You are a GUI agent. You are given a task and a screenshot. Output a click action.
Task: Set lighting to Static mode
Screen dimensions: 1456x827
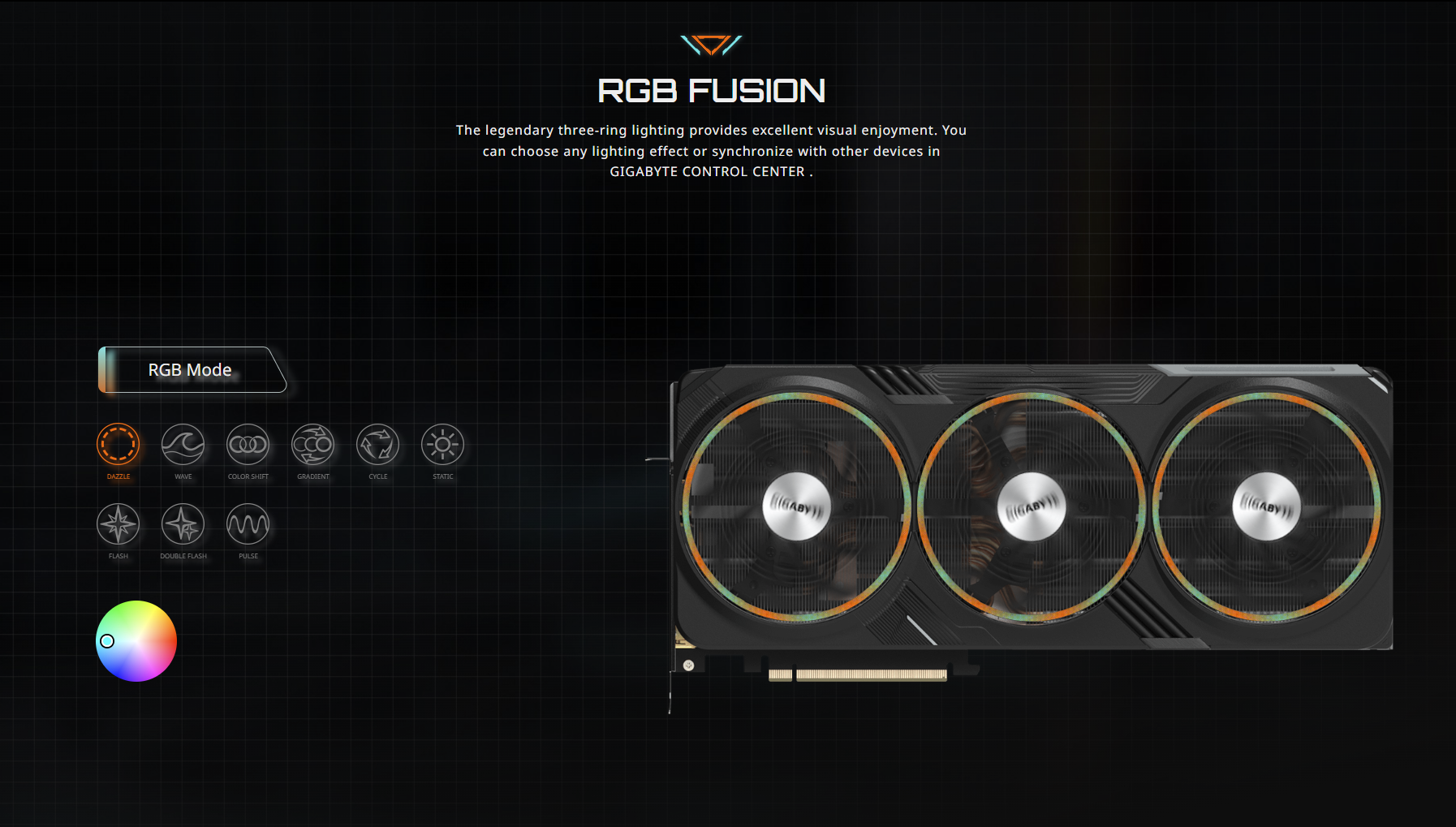click(443, 445)
